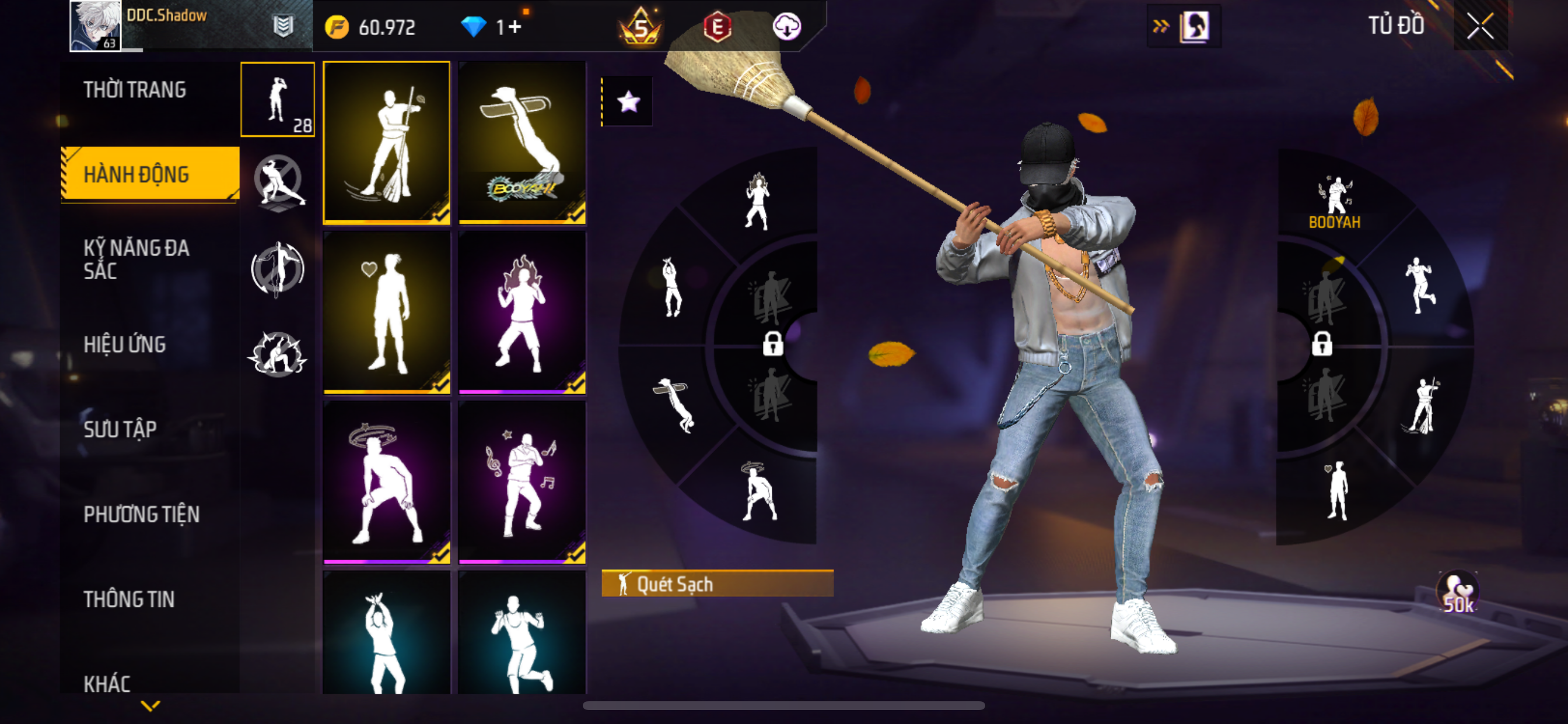
Task: Select the broom sweeping emote tile
Action: 387,142
